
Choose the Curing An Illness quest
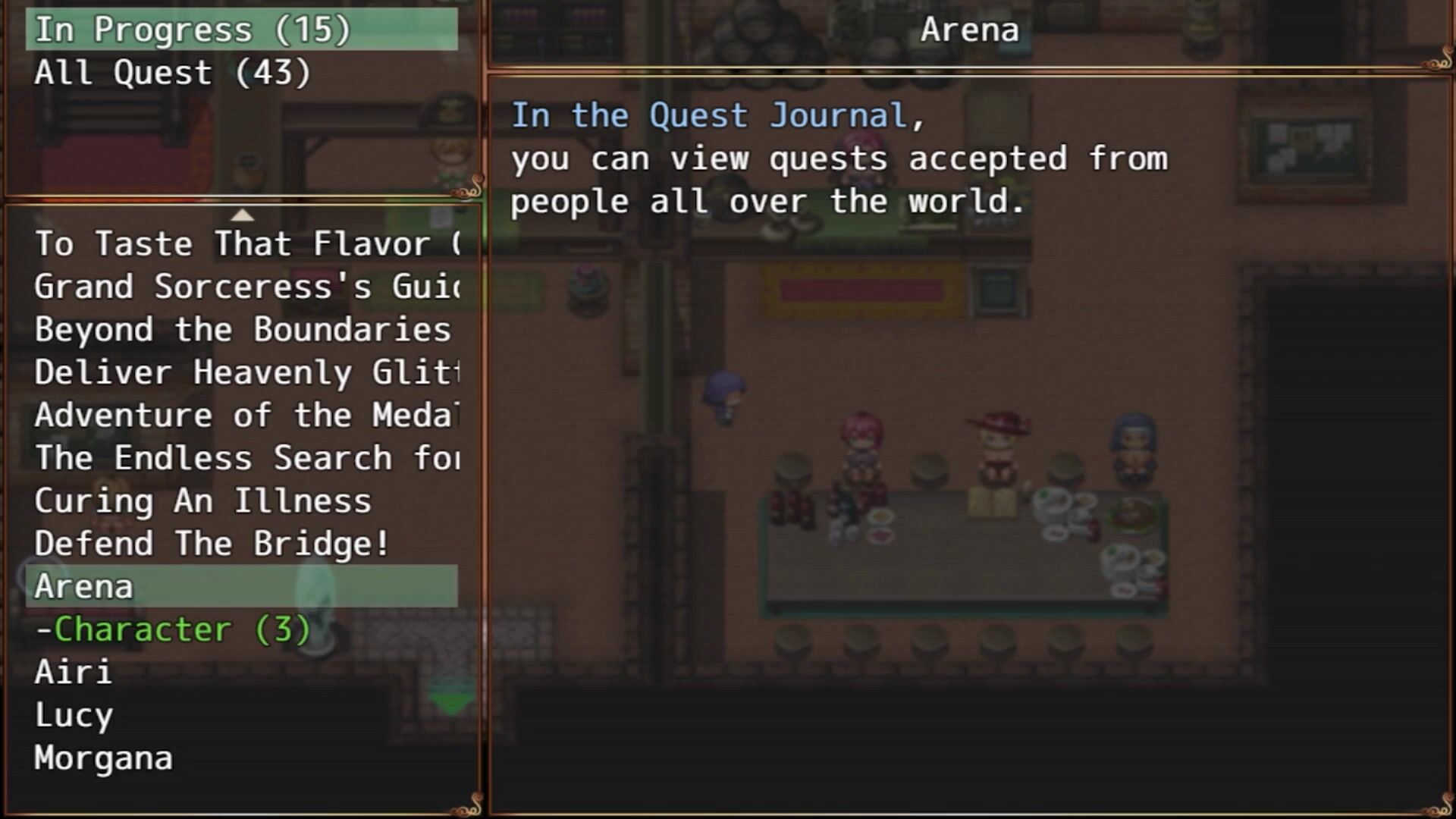pyautogui.click(x=203, y=501)
